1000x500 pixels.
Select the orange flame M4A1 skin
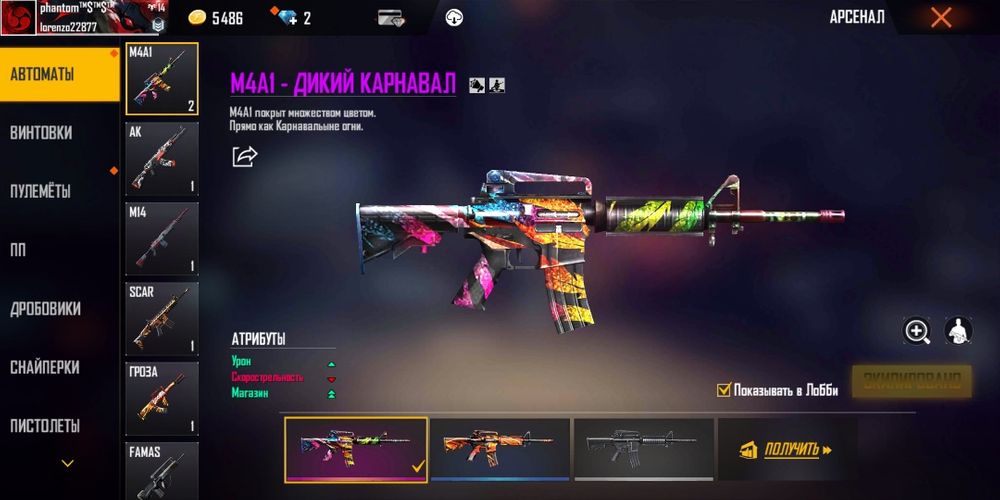click(500, 448)
